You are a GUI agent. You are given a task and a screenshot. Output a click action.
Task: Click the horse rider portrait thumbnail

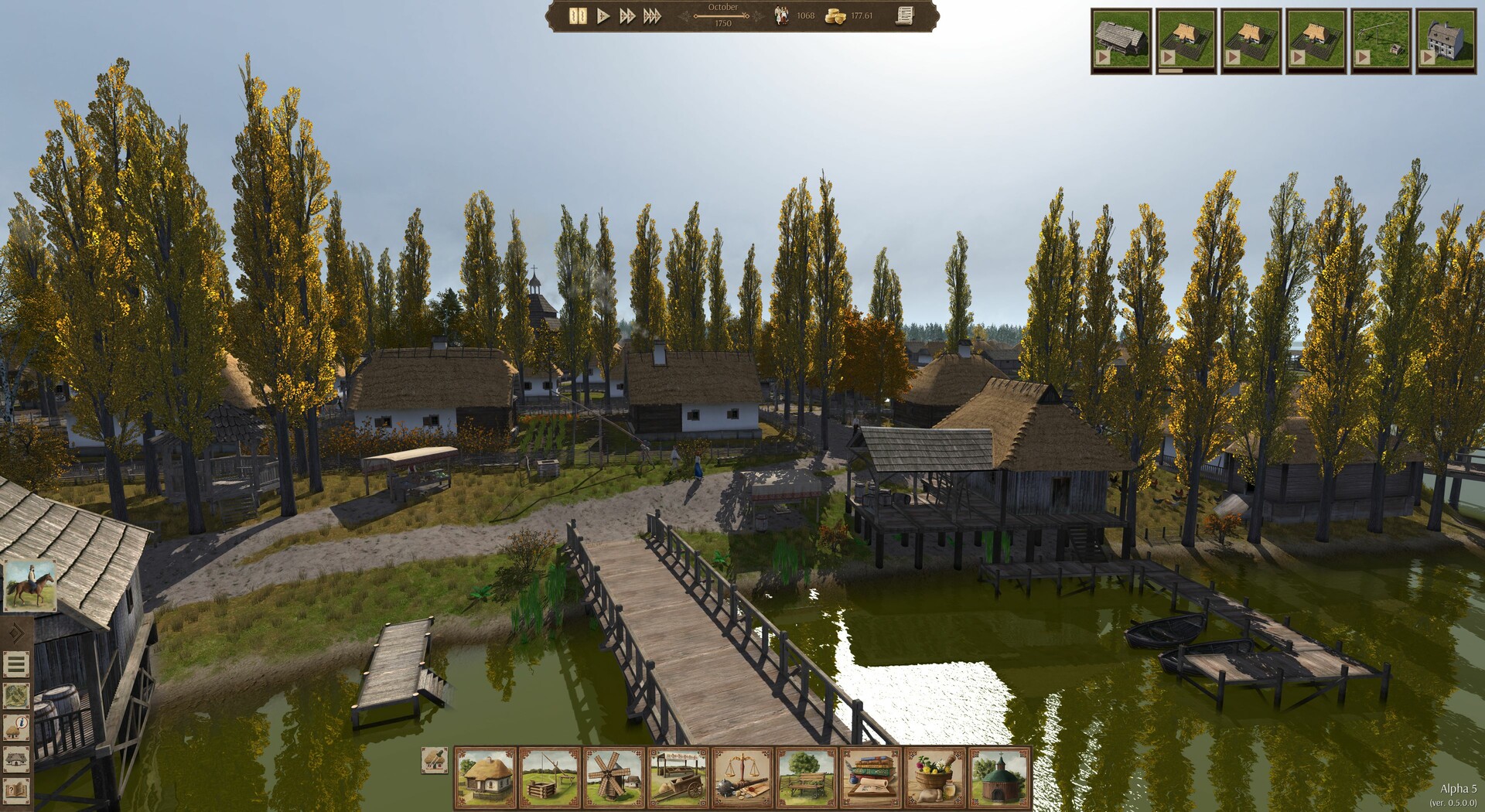click(31, 586)
